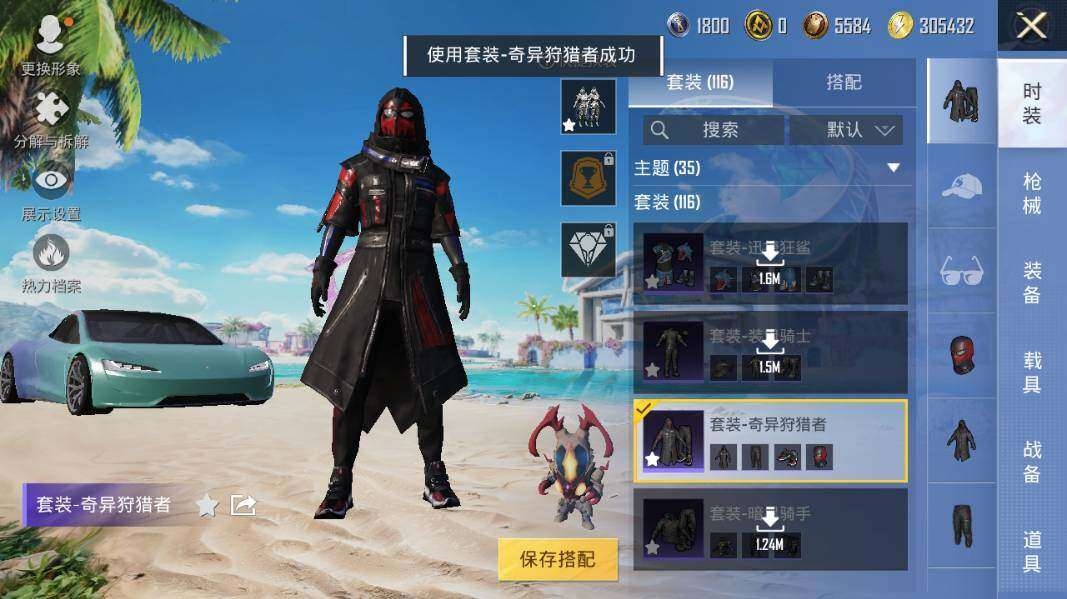Open the 热力档案 flame icon
This screenshot has width=1067, height=599.
point(51,262)
